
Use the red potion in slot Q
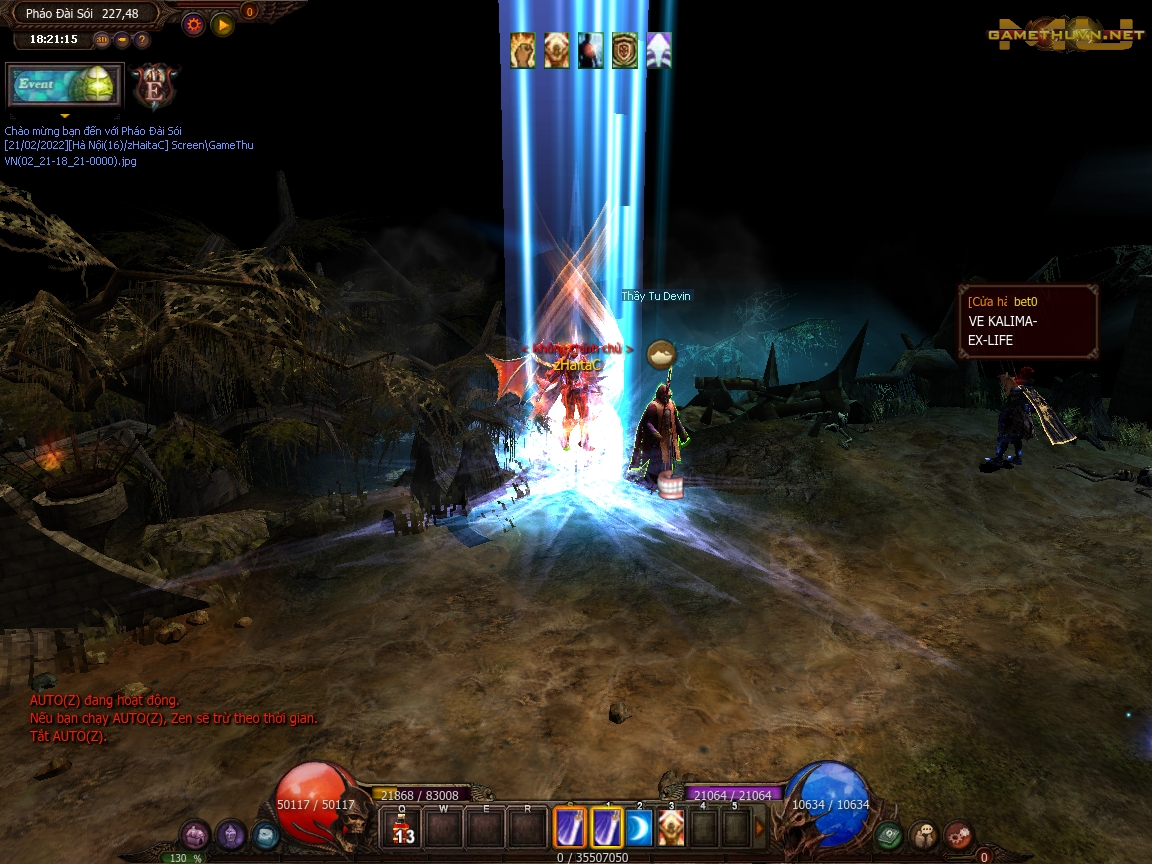coord(402,828)
